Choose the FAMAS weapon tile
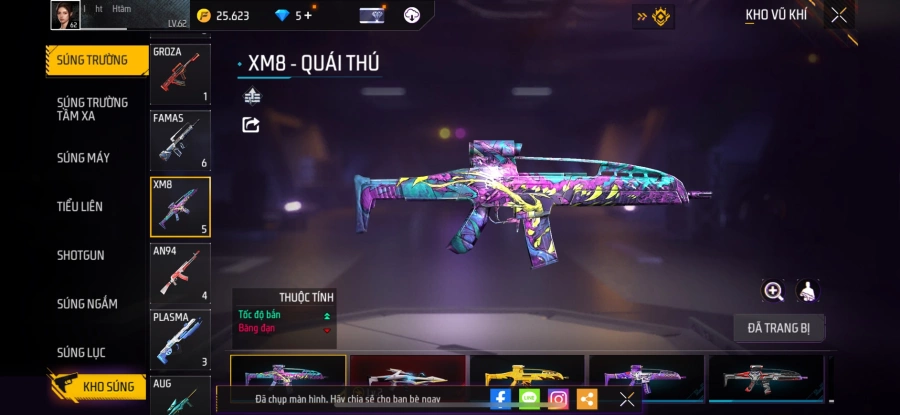 (x=180, y=140)
